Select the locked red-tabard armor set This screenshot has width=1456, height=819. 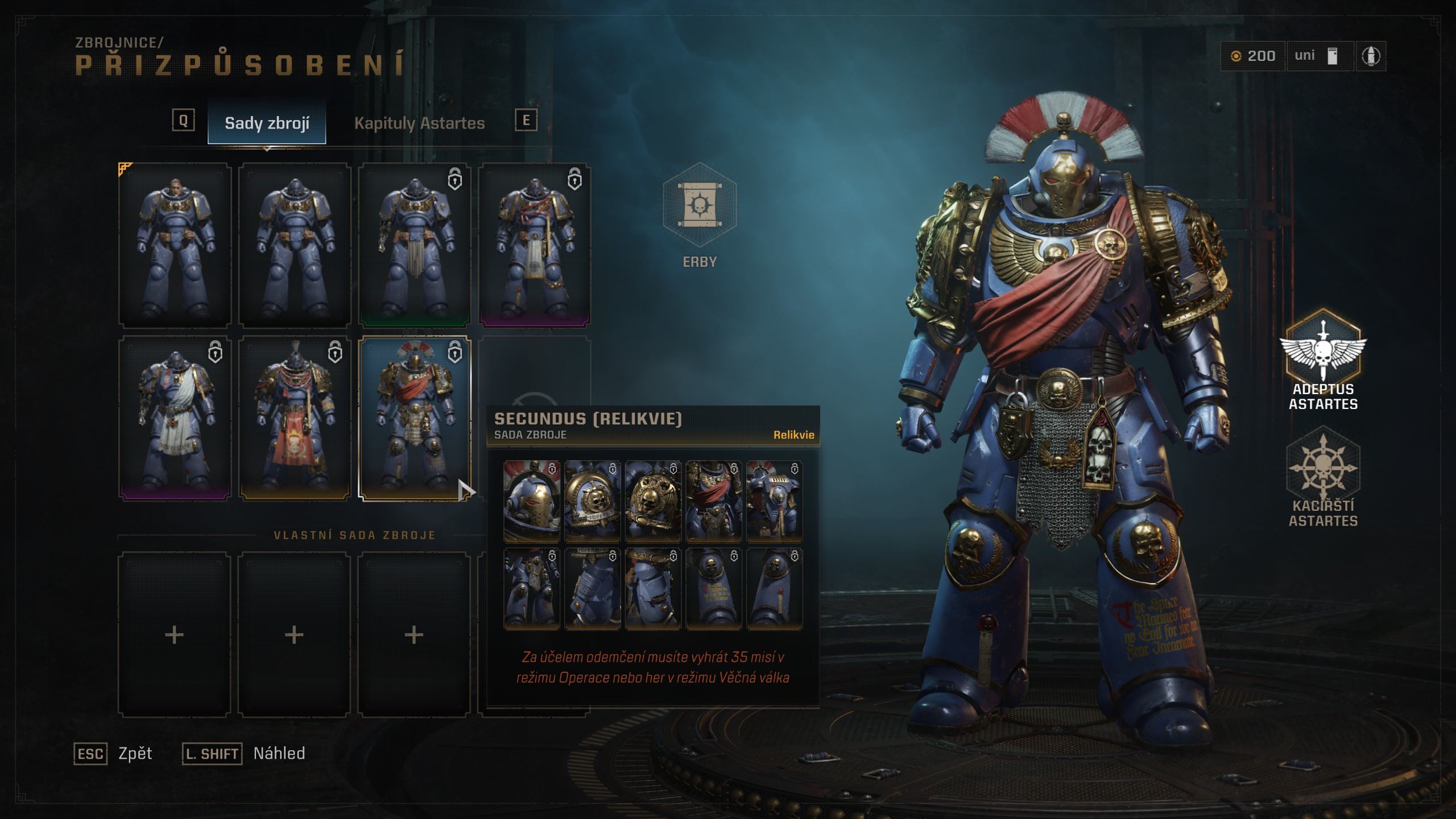pos(295,418)
